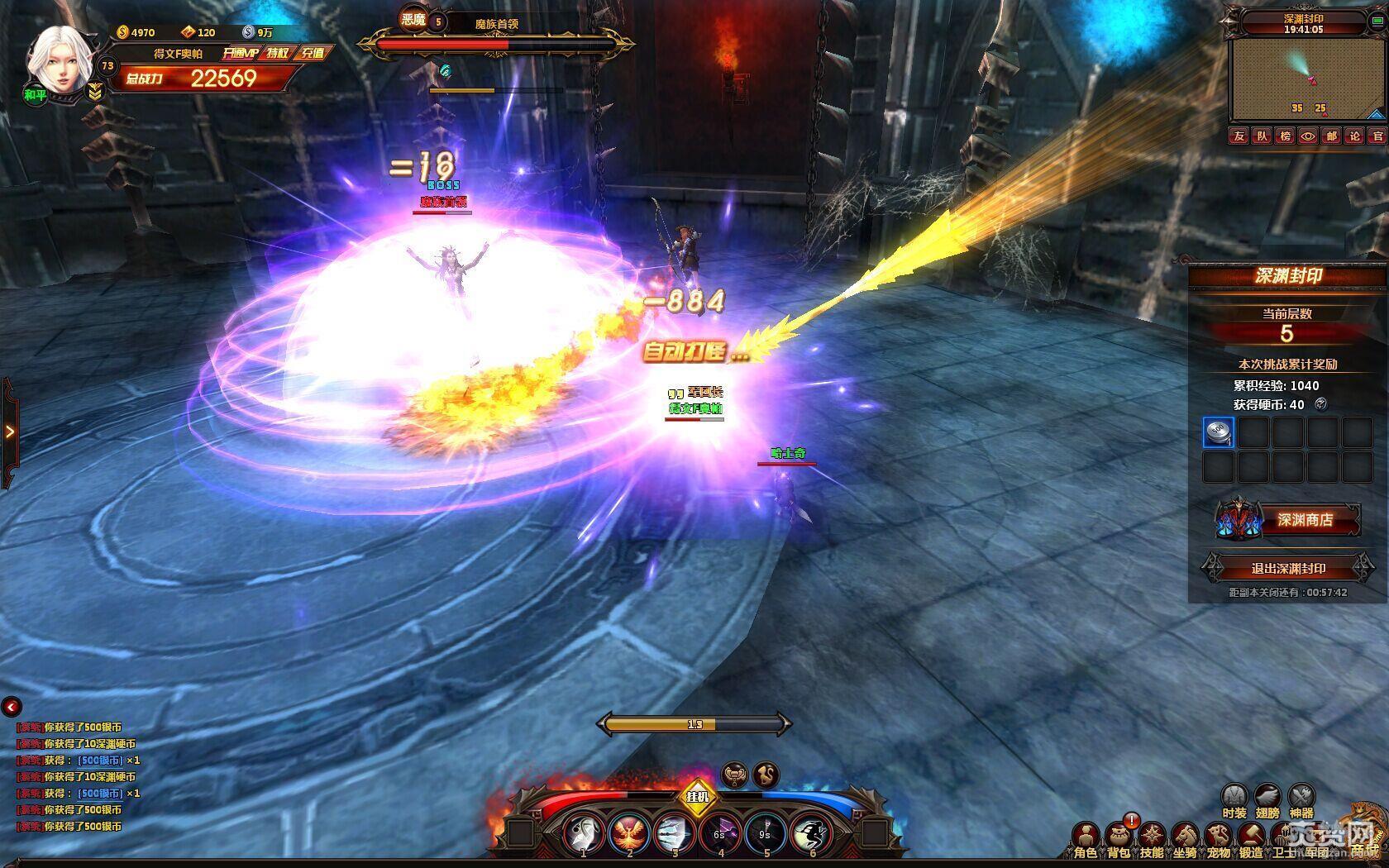Click the 退出深渊封印 exit button
Screen dimensions: 1389x868
[1288, 569]
